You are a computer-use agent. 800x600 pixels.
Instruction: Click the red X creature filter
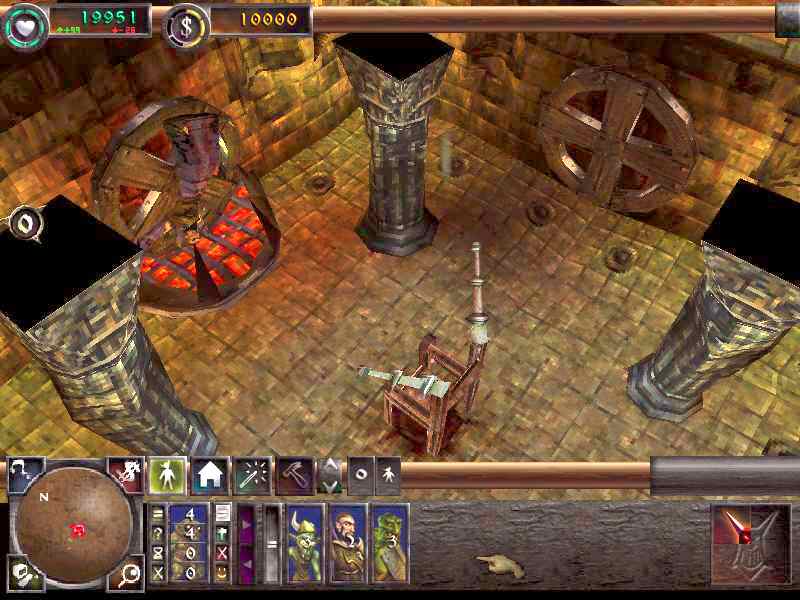click(x=222, y=551)
